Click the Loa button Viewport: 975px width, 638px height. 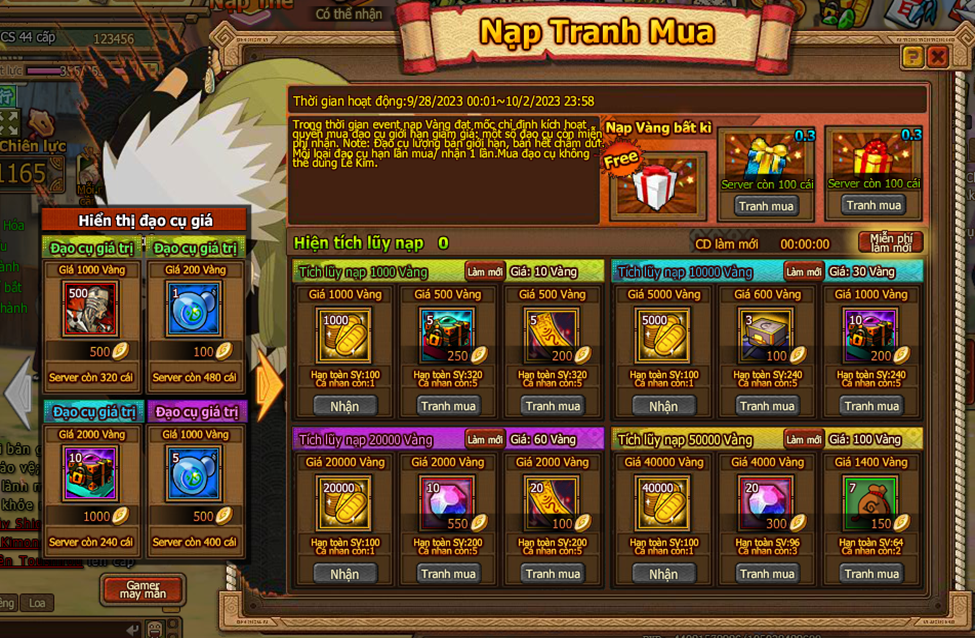(37, 603)
